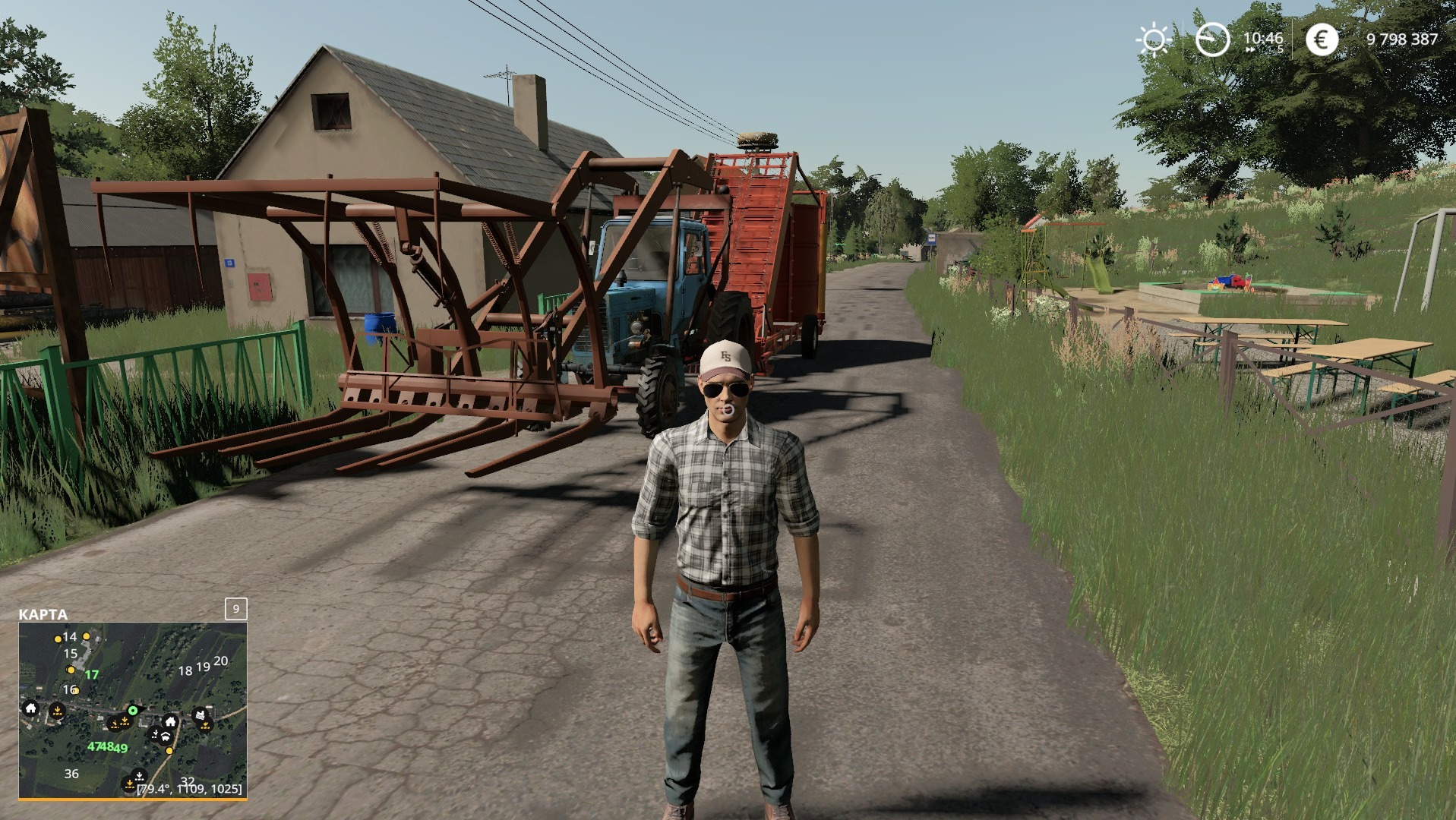Select the farmhouse home icon on minimap's left edge
The width and height of the screenshot is (1456, 820).
pyautogui.click(x=31, y=708)
